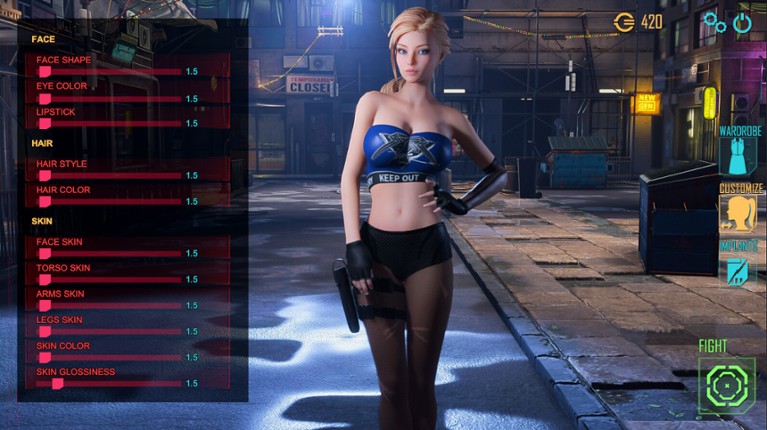Click the Face Shape slider
This screenshot has width=767, height=430.
[x=110, y=72]
